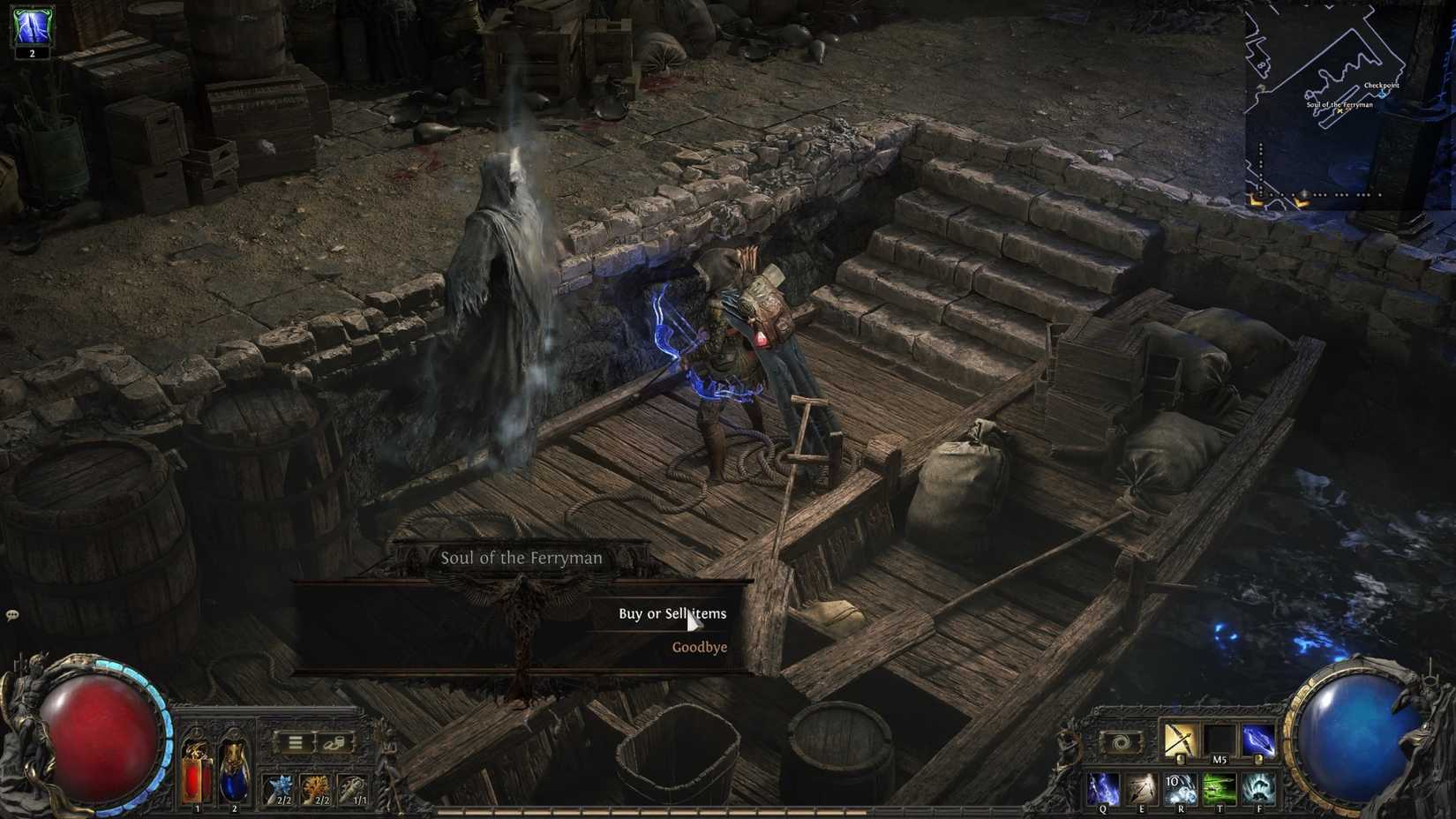Open the game options hamburger menu icon
The width and height of the screenshot is (1456, 819).
[x=294, y=741]
